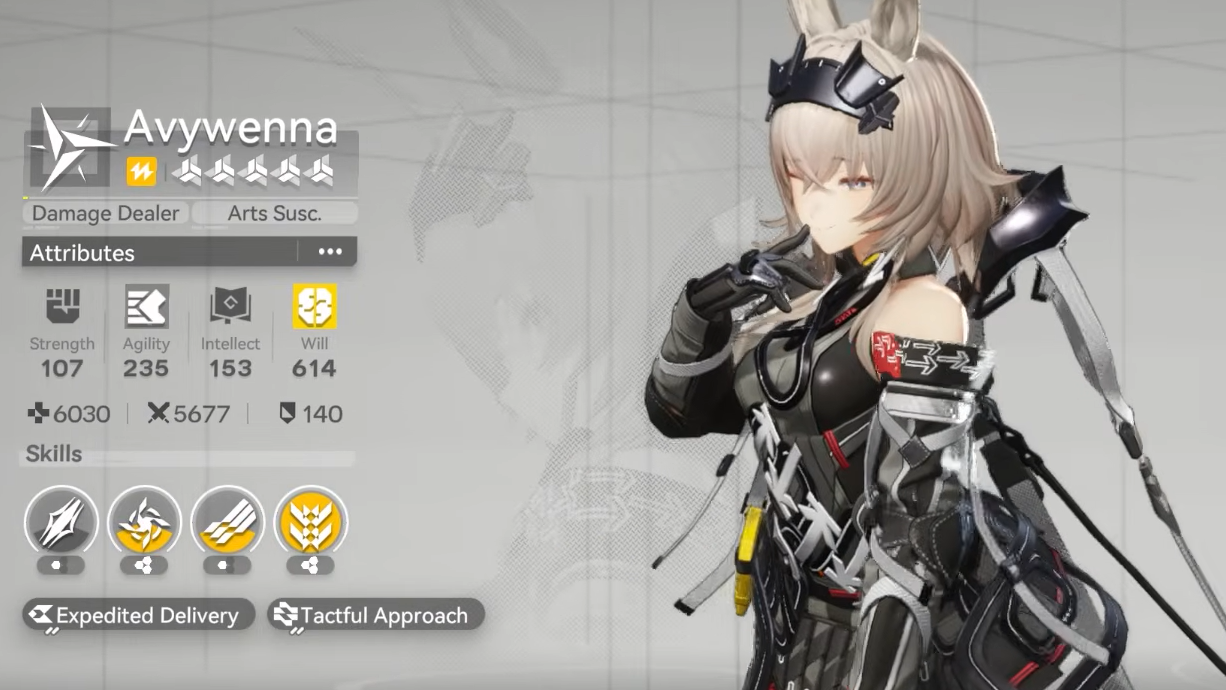View the Tactful Approach talent
Image resolution: width=1226 pixels, height=690 pixels.
375,615
